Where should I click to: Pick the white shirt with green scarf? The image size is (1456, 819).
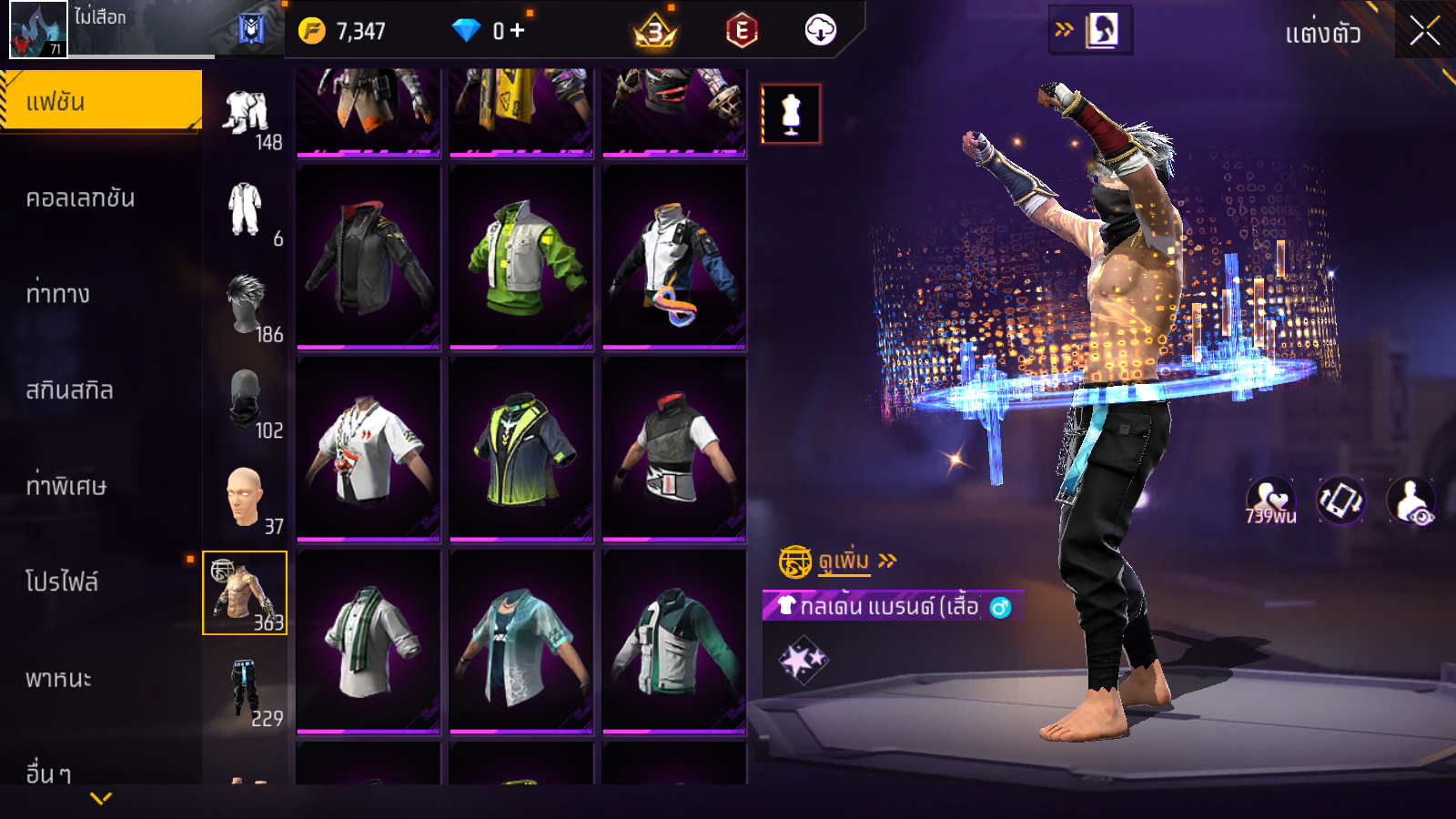click(369, 641)
